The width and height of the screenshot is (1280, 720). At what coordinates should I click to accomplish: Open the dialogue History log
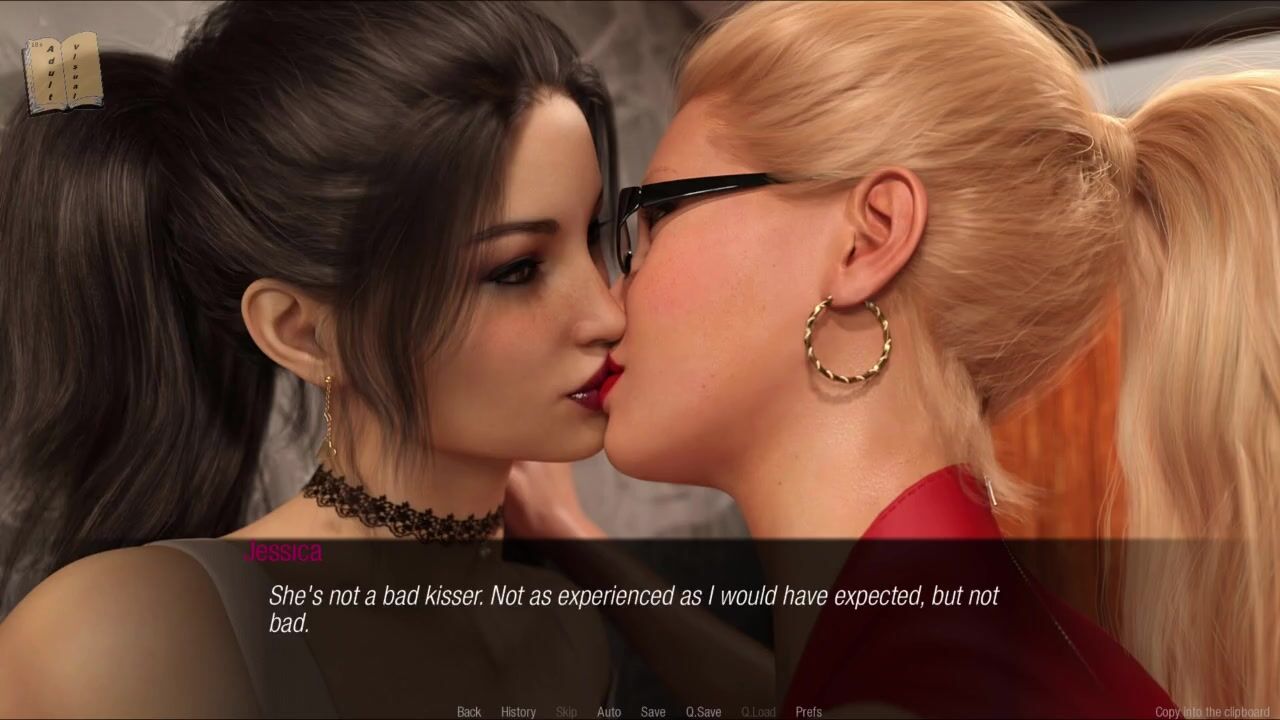518,712
